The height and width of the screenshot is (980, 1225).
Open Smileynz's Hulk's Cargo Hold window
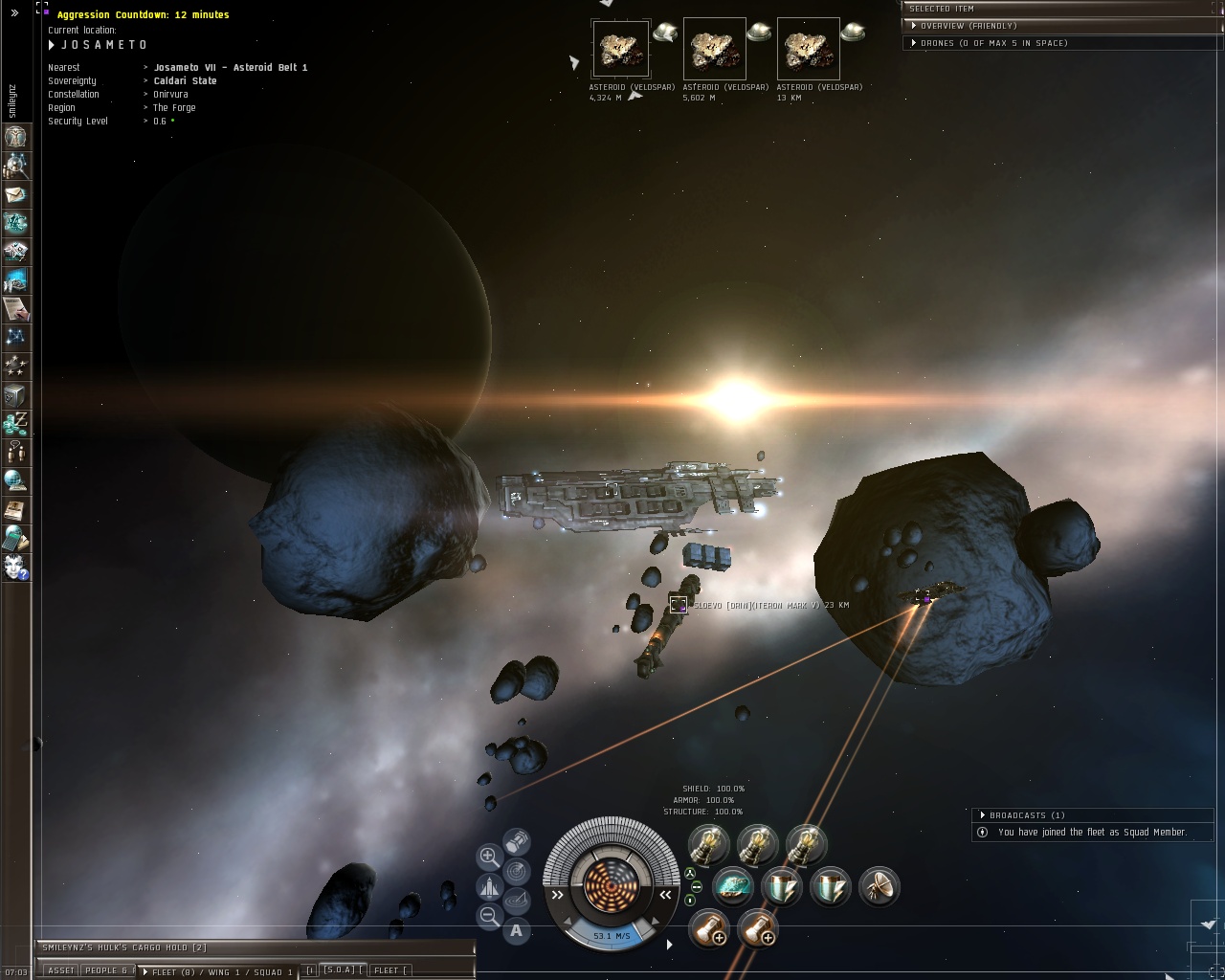124,947
